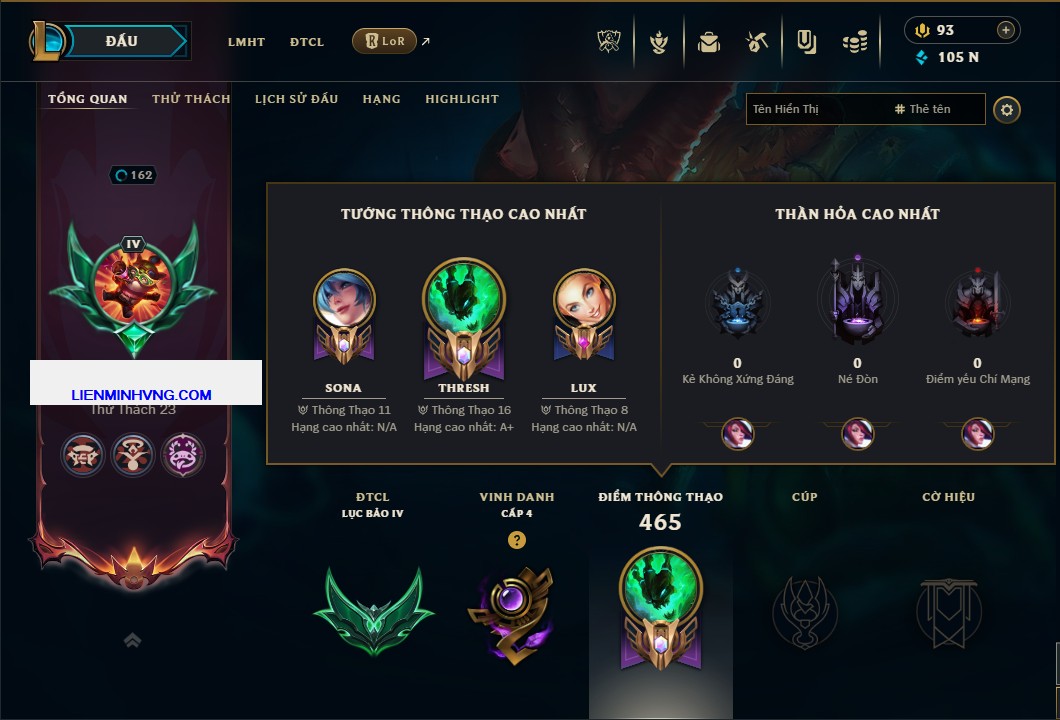Open the crafting hammer icon
The image size is (1060, 720).
(757, 42)
